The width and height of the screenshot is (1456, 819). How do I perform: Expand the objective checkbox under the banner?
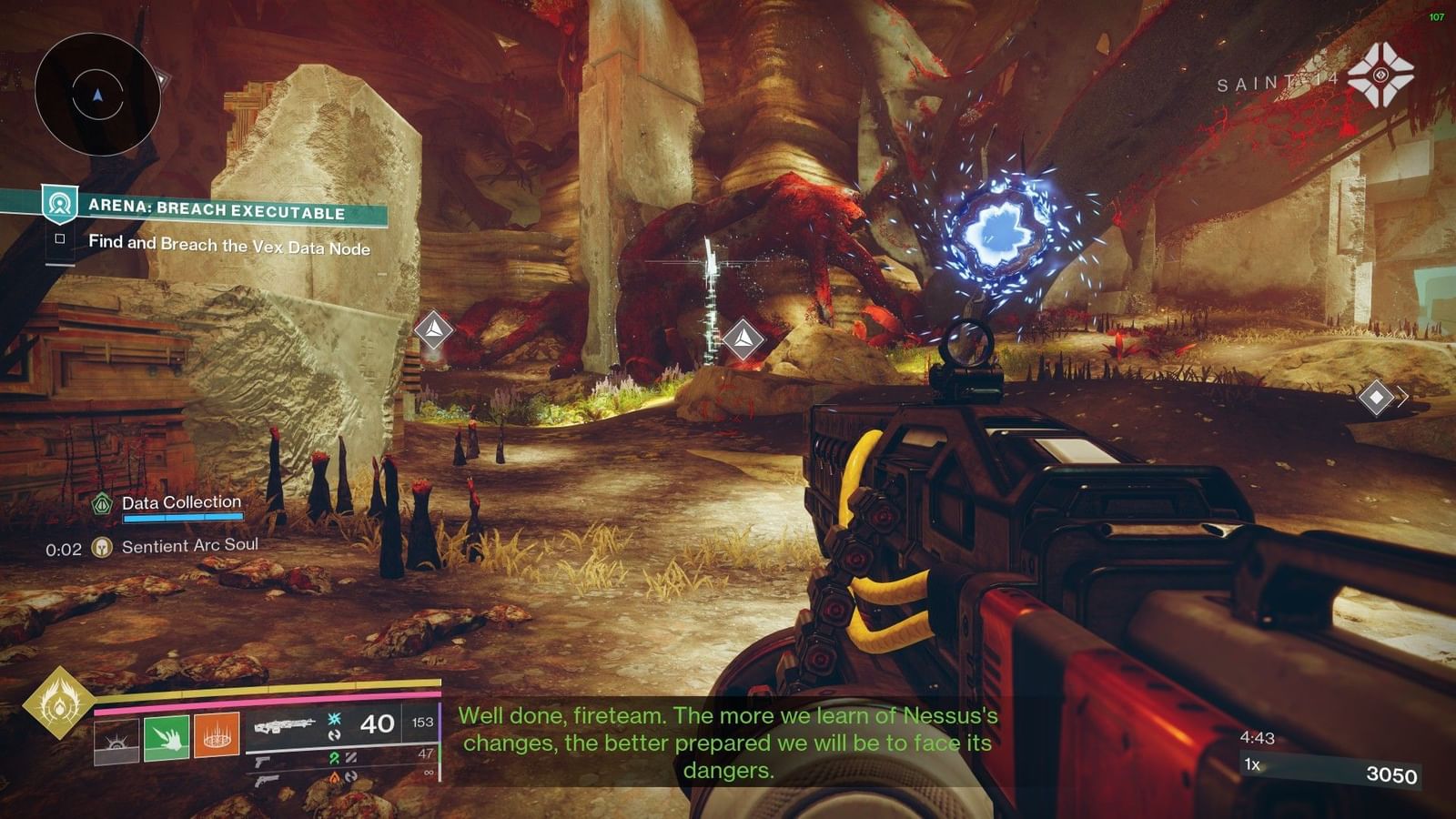[x=62, y=239]
